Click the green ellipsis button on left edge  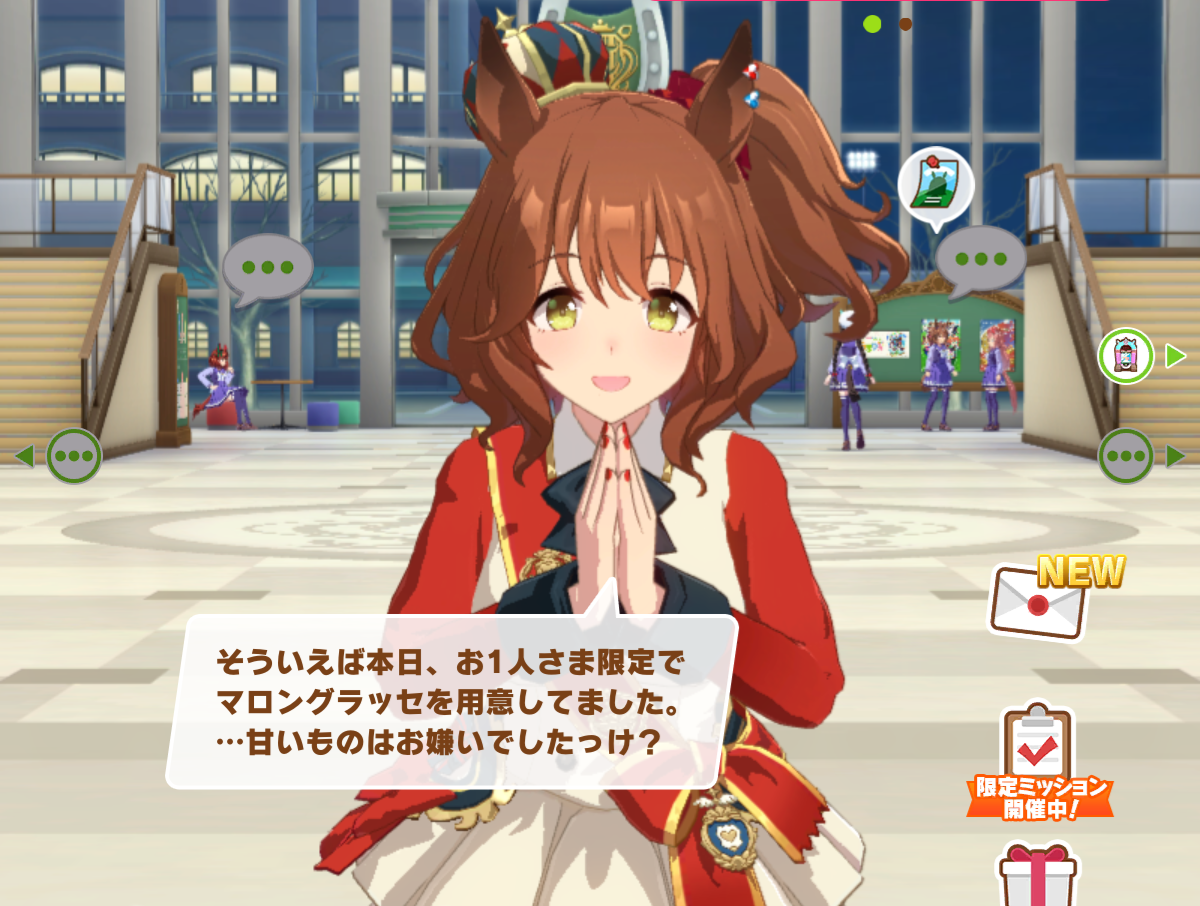pyautogui.click(x=74, y=456)
